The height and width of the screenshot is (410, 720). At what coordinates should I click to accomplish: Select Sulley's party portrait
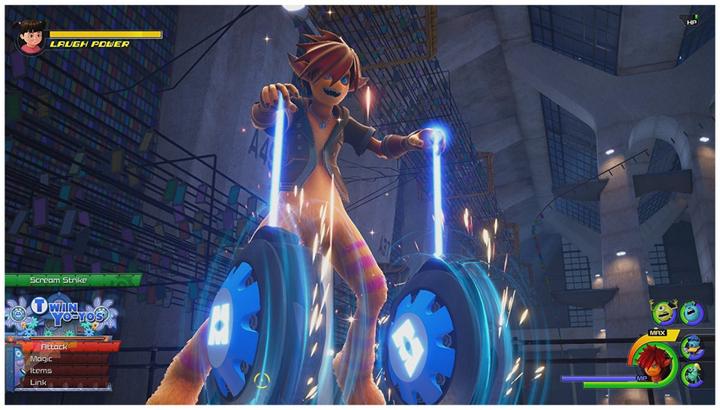(691, 313)
